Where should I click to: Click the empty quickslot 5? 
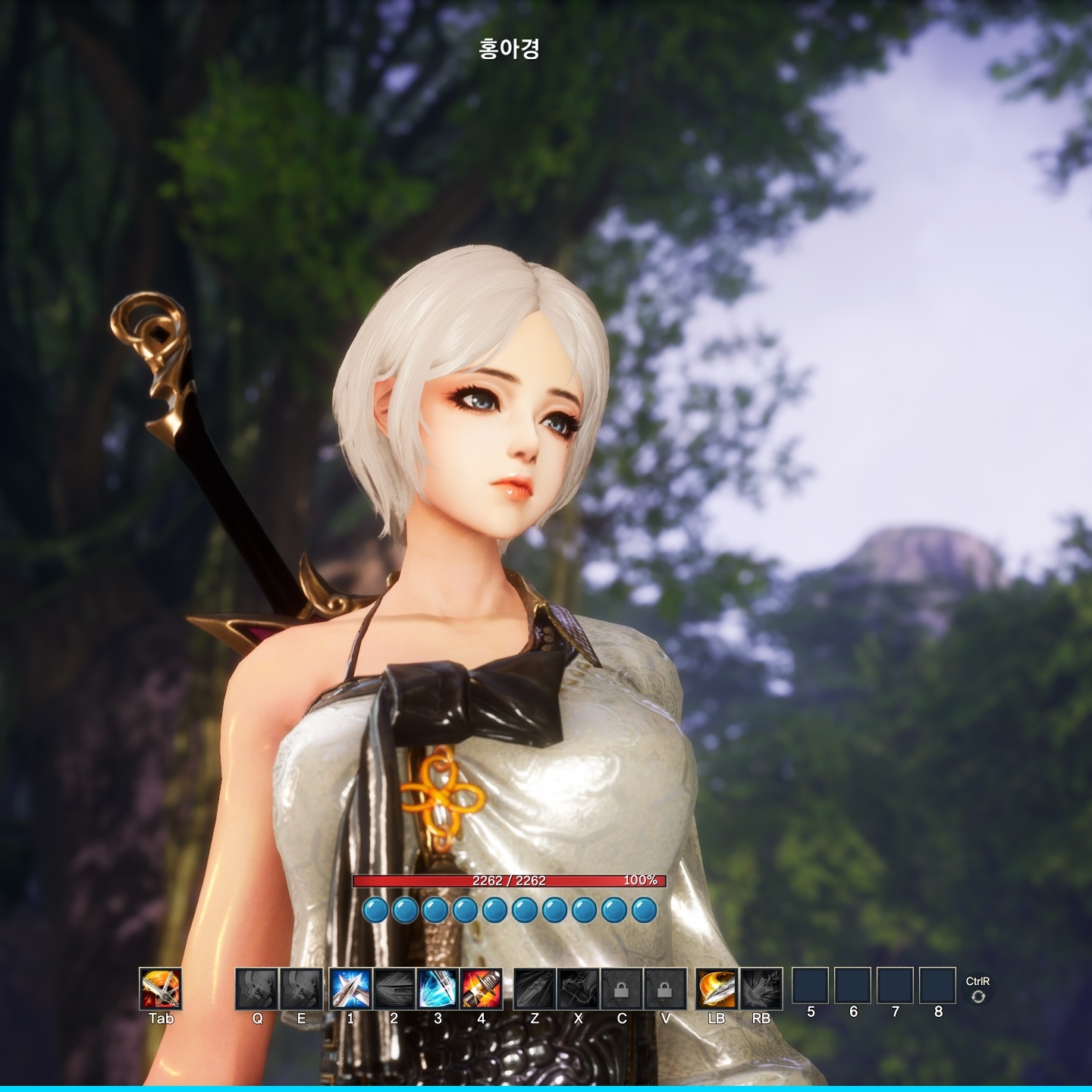pyautogui.click(x=811, y=990)
